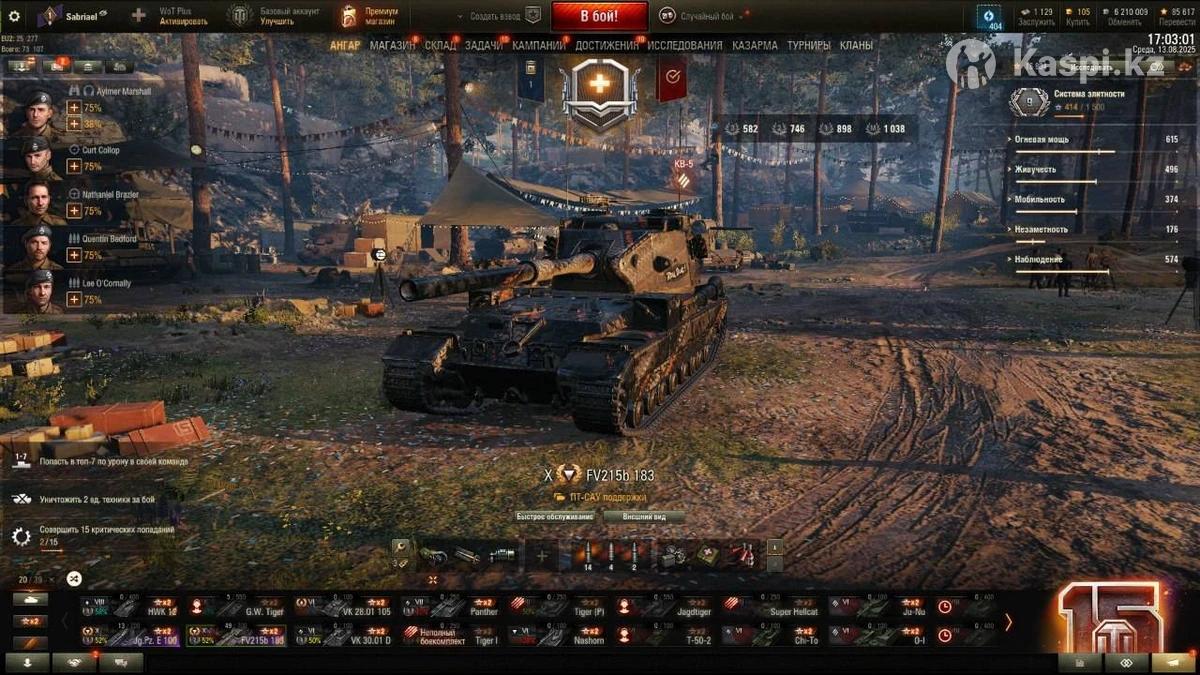
Task: Click the Быстрое обслуживание button
Action: point(555,517)
